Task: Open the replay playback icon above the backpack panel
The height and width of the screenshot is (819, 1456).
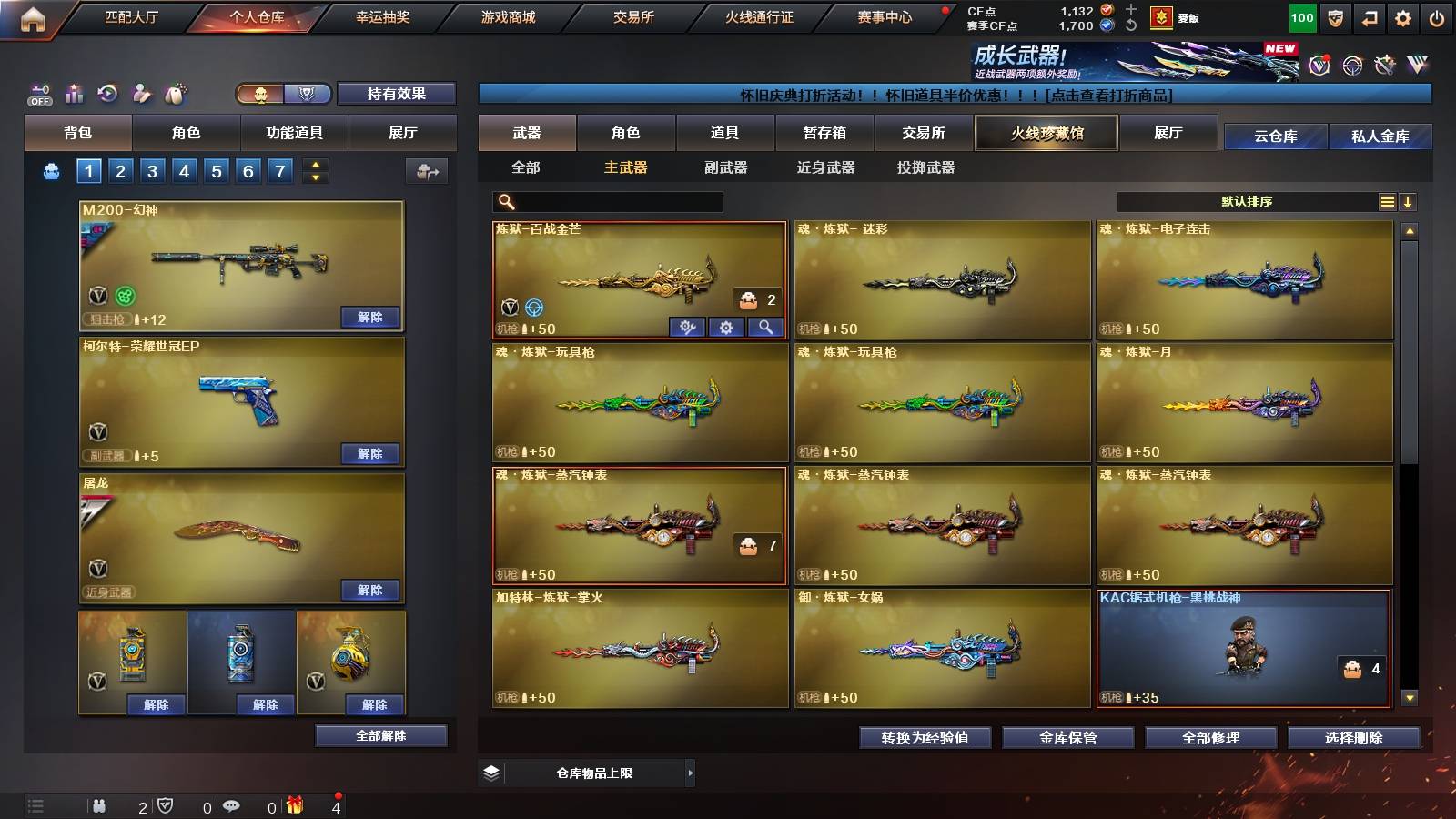Action: tap(109, 91)
